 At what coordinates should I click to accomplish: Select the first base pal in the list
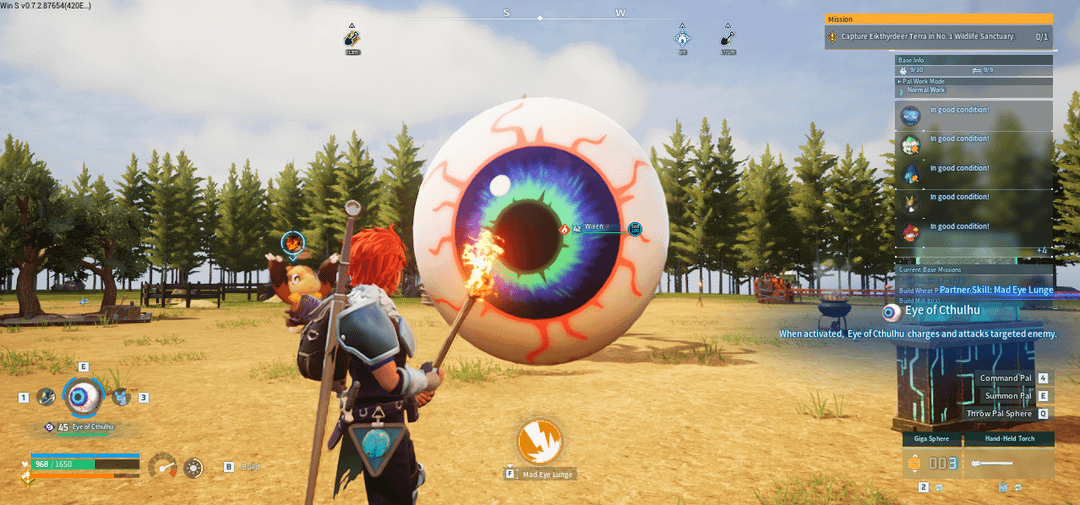point(910,116)
